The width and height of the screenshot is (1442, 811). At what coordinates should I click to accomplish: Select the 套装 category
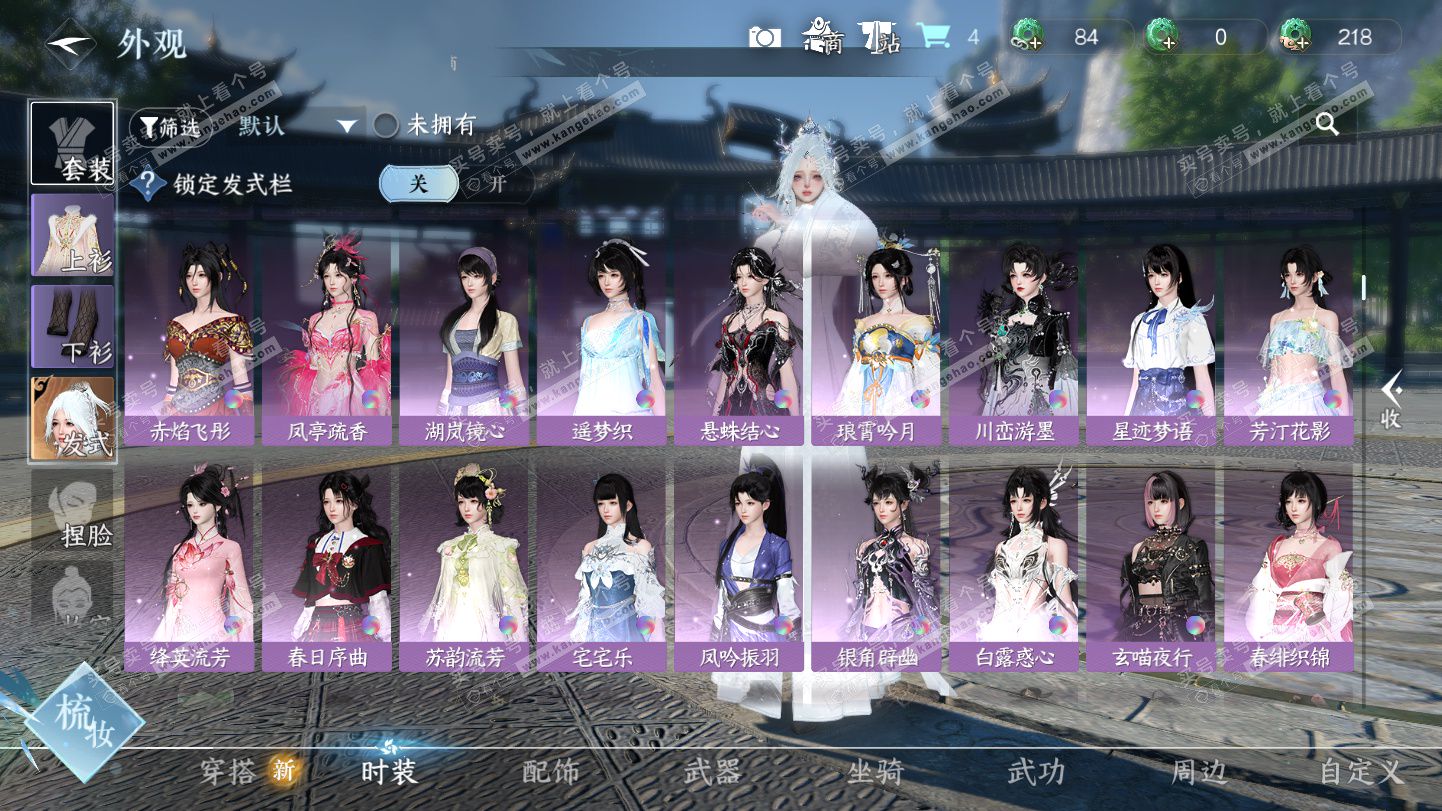pyautogui.click(x=72, y=143)
